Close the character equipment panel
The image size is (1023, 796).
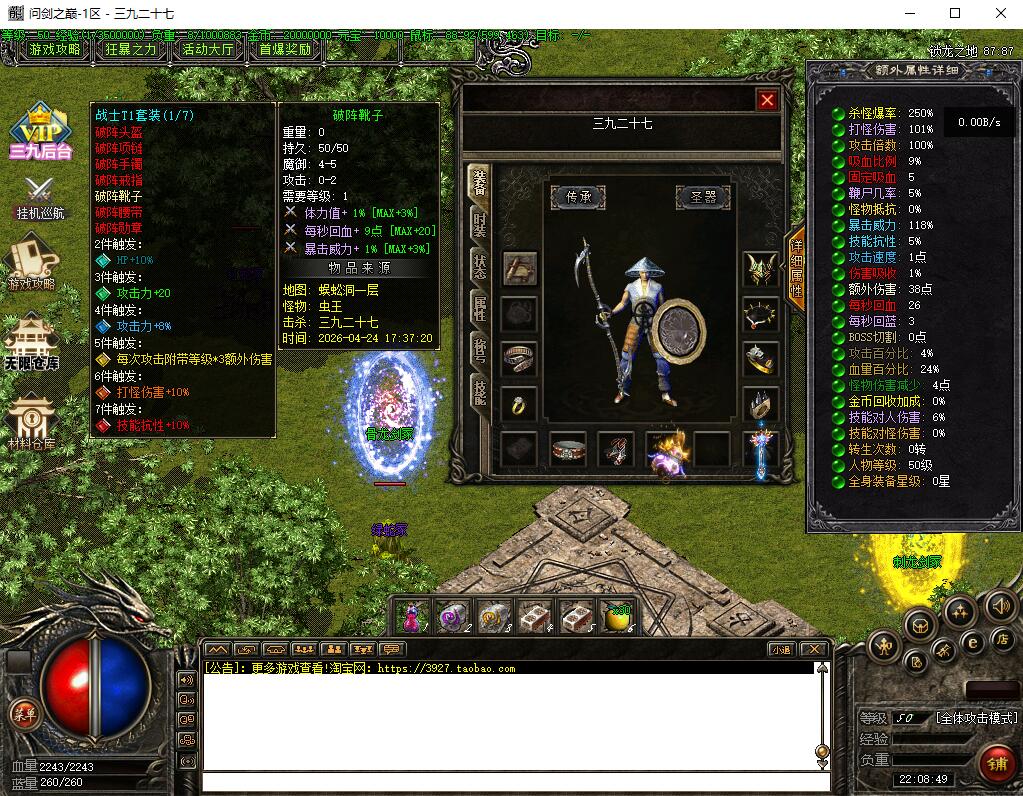point(767,100)
